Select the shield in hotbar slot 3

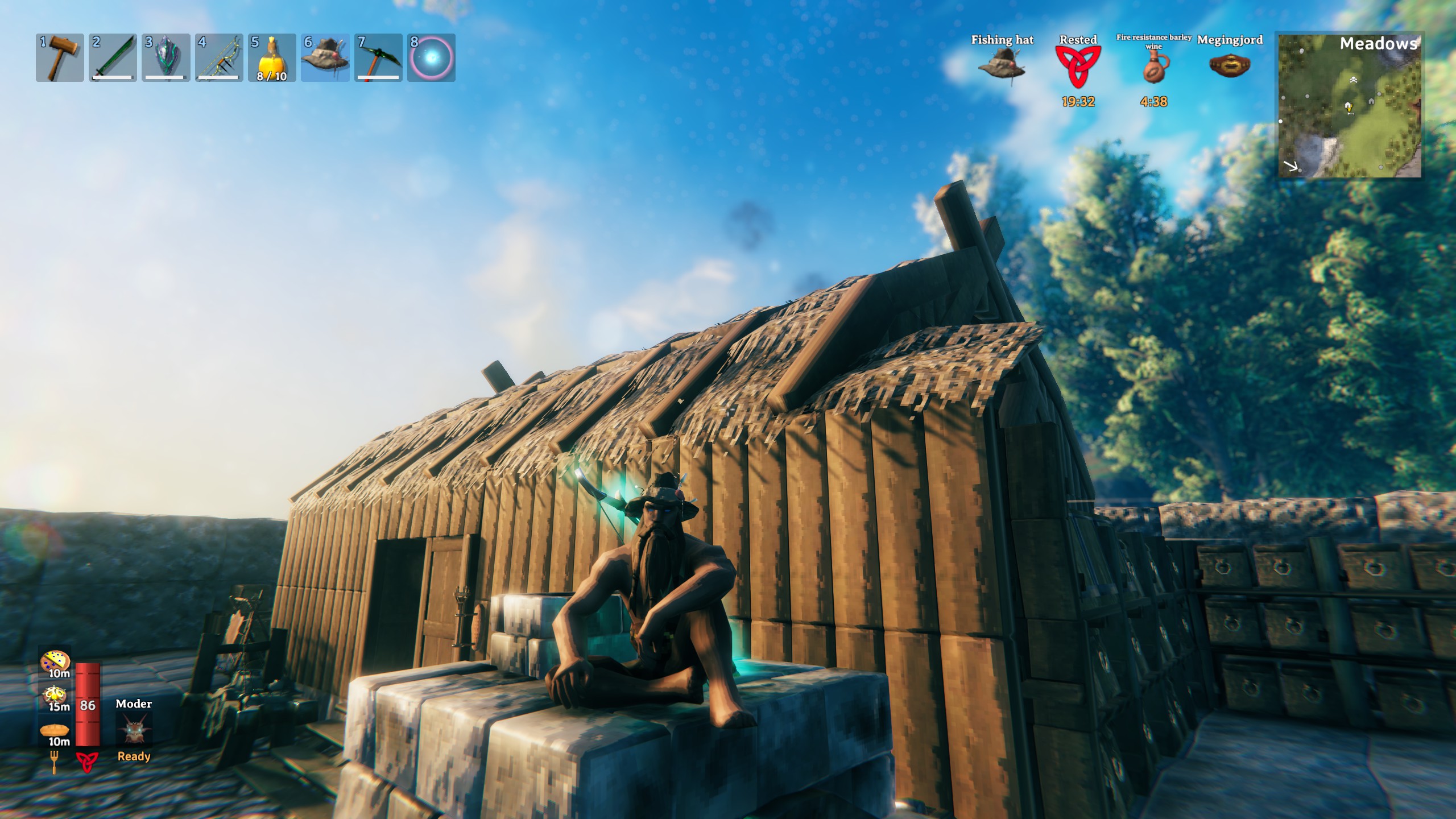tap(166, 59)
